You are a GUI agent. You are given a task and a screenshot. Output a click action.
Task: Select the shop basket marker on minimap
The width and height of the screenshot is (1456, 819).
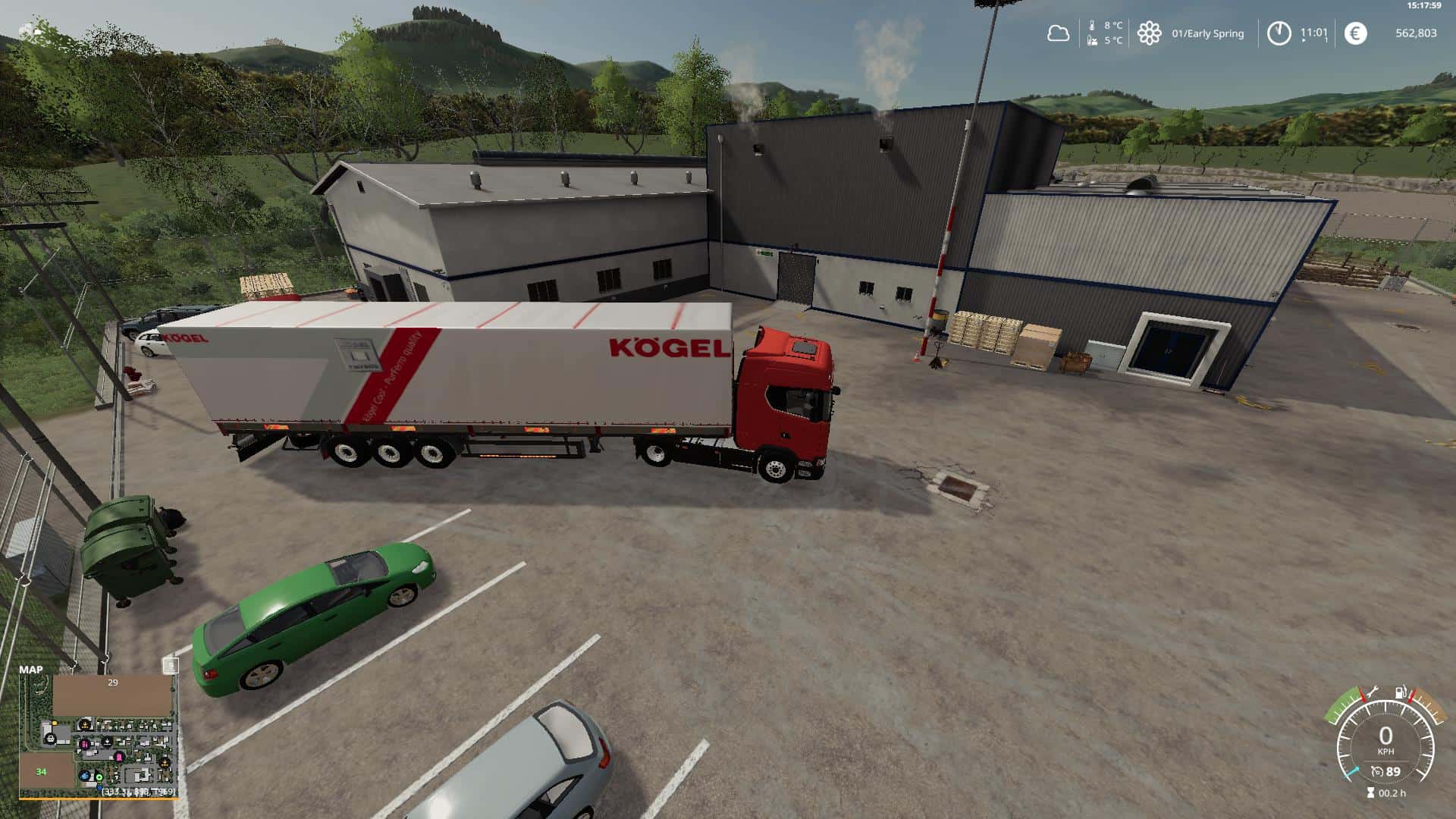pyautogui.click(x=50, y=737)
